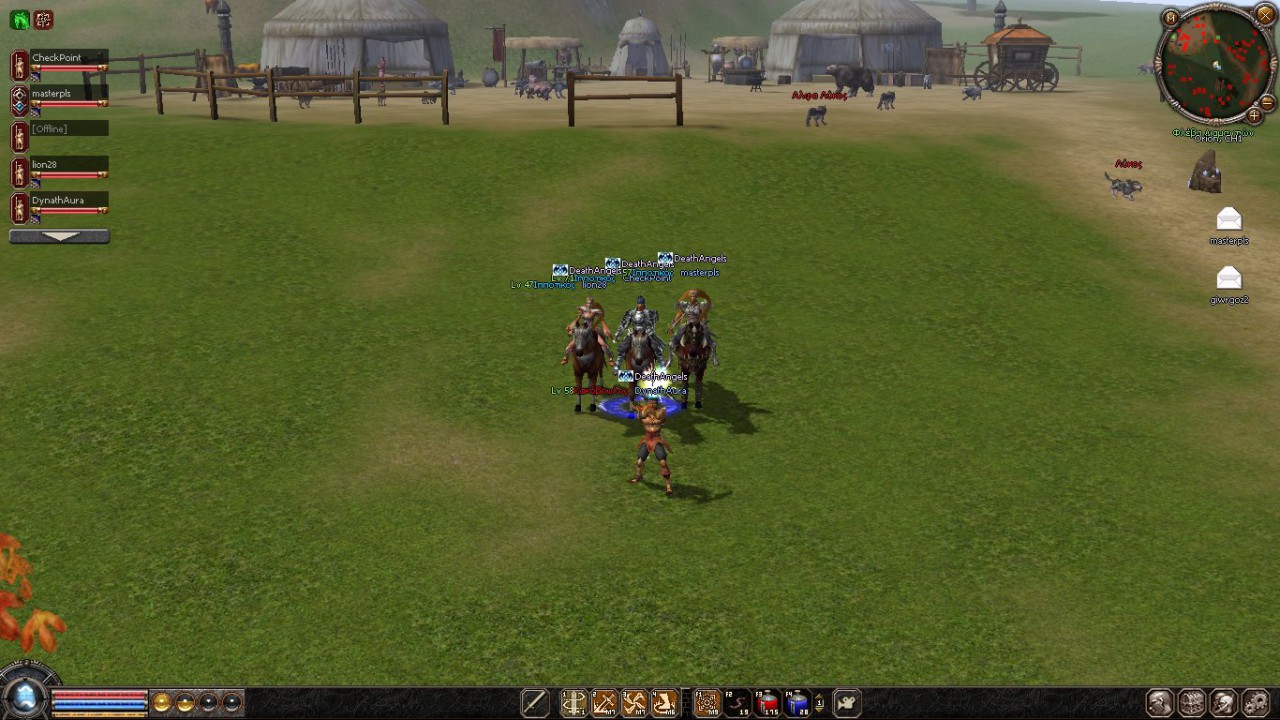The width and height of the screenshot is (1280, 720).
Task: Use the blue potion in the F4 slot
Action: (798, 704)
